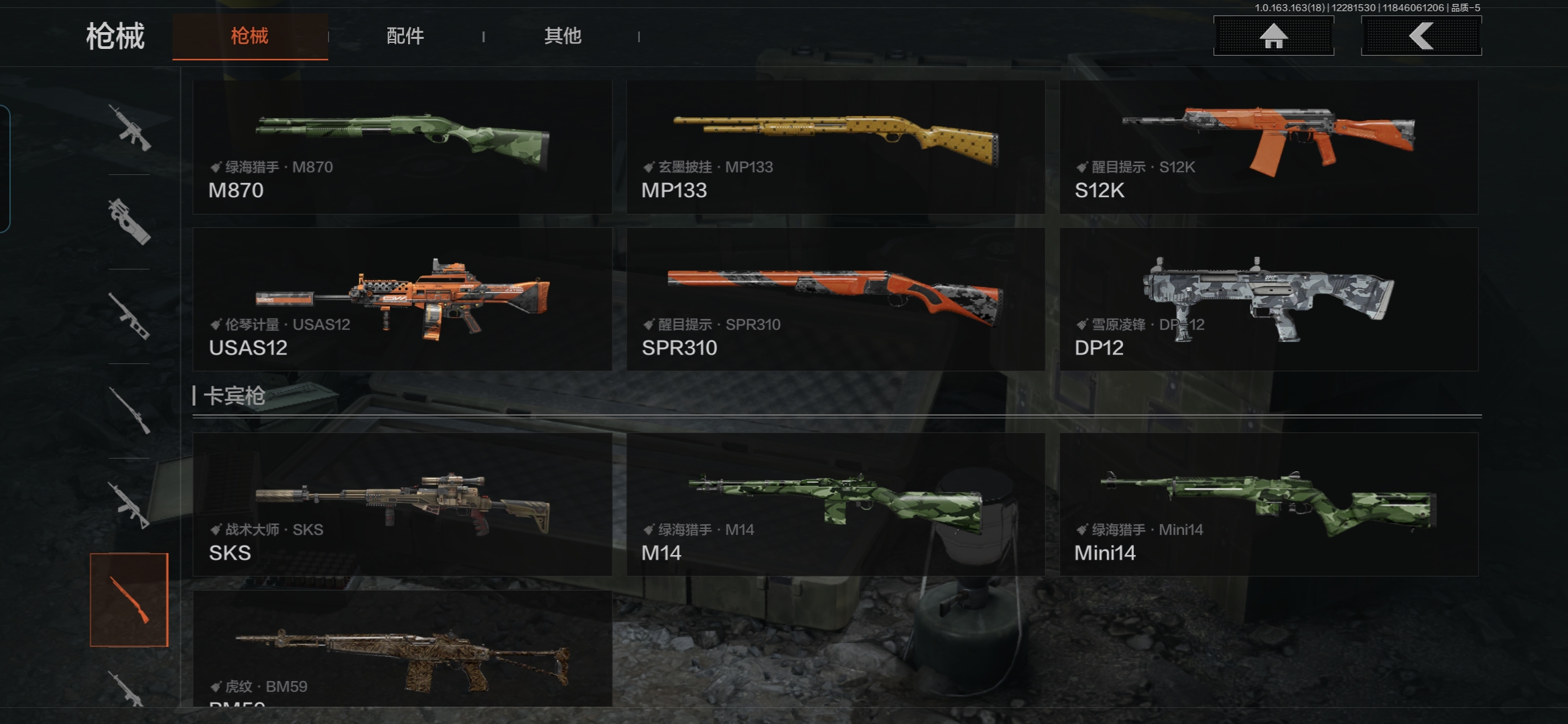Pick the SPR310 double-barrel shotgun
This screenshot has width=1568, height=724.
coord(836,299)
